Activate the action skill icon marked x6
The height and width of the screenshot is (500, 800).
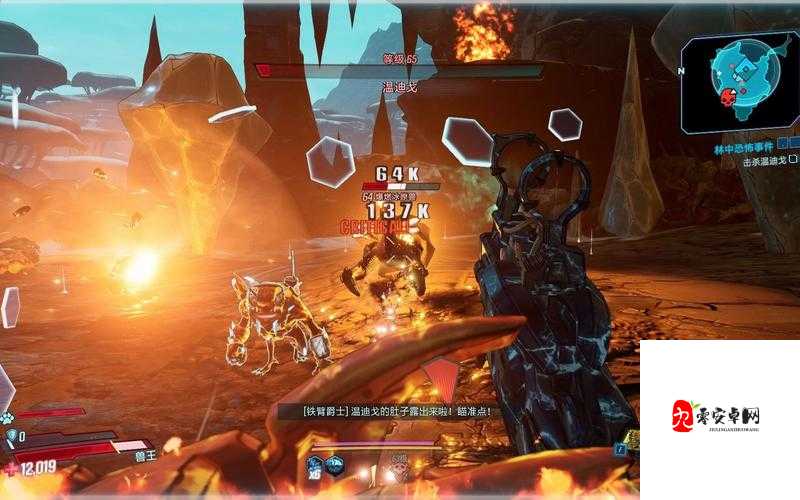[315, 465]
